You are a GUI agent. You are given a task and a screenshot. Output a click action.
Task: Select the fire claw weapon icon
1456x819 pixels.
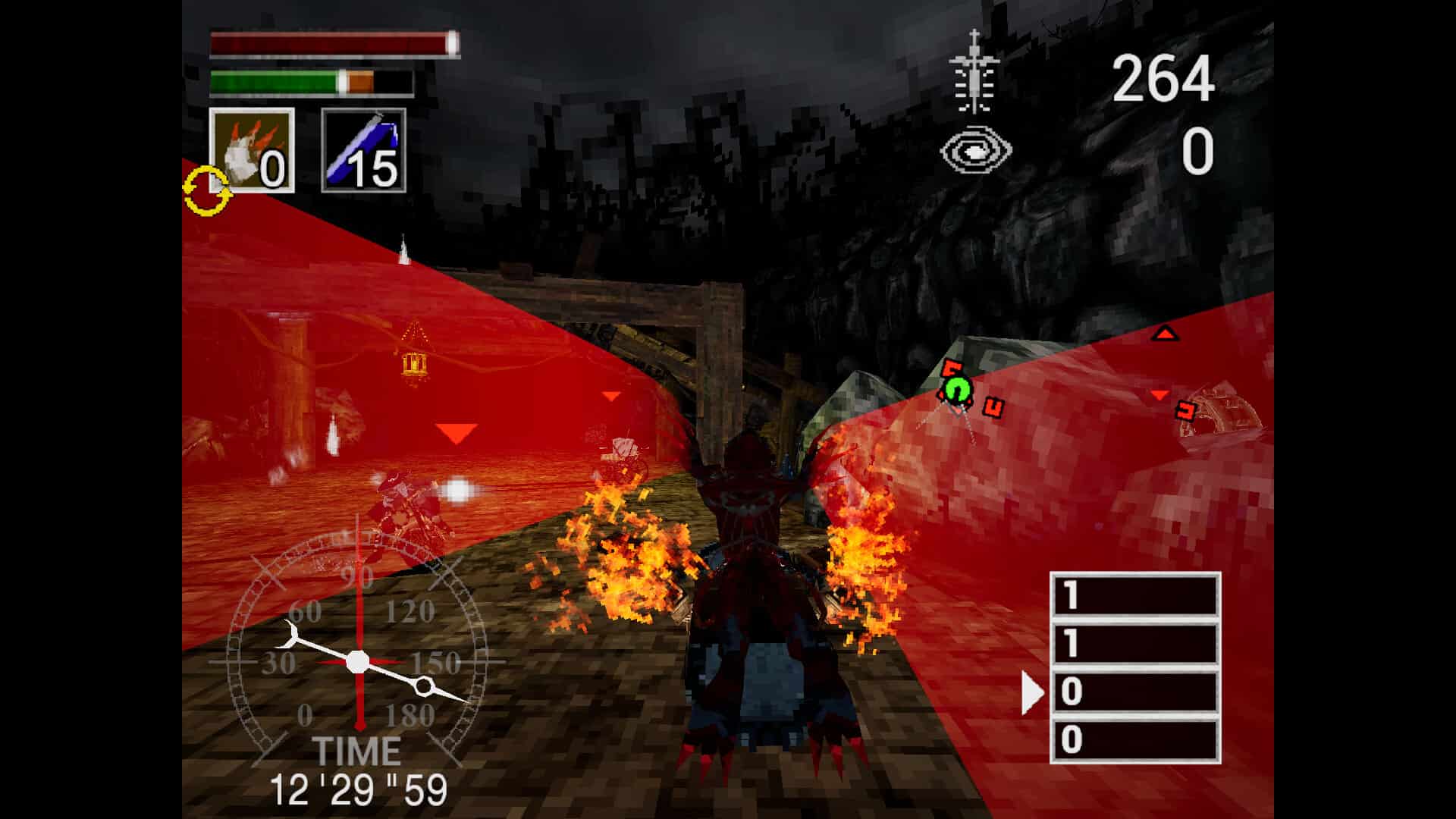click(251, 148)
